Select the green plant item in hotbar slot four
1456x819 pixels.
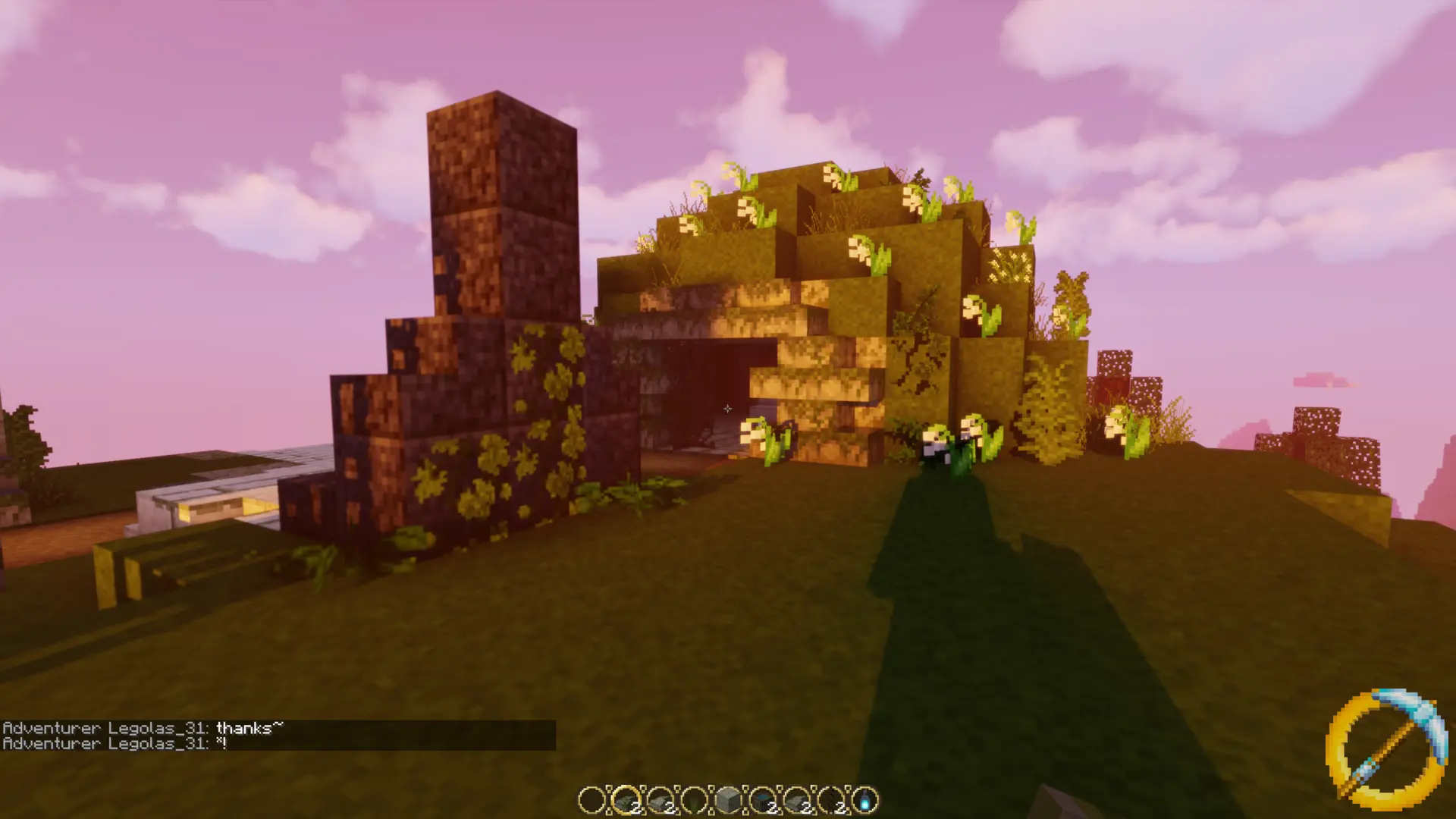693,799
